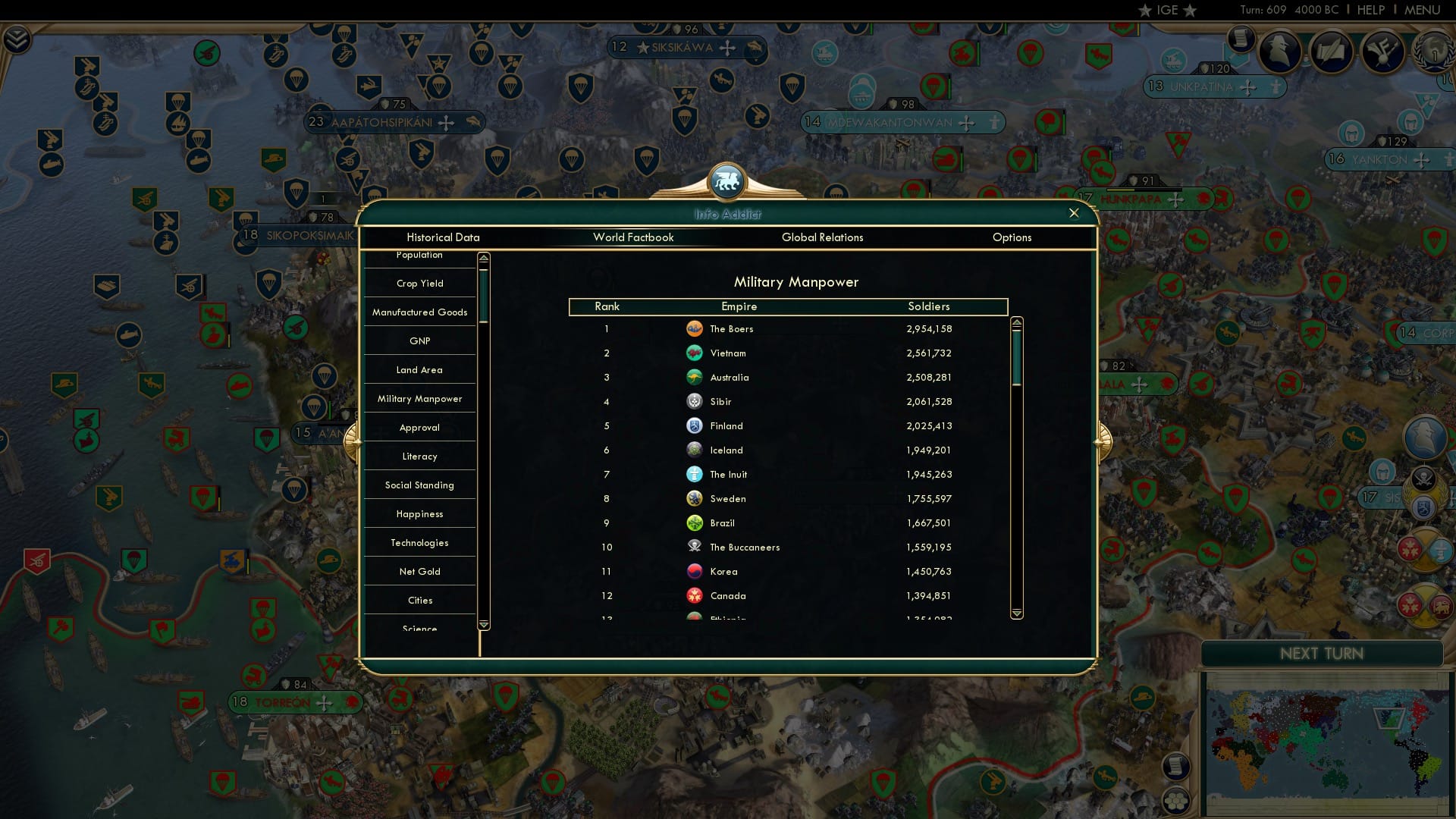Select The Boers empire crest icon
Viewport: 1456px width, 819px height.
pos(696,328)
